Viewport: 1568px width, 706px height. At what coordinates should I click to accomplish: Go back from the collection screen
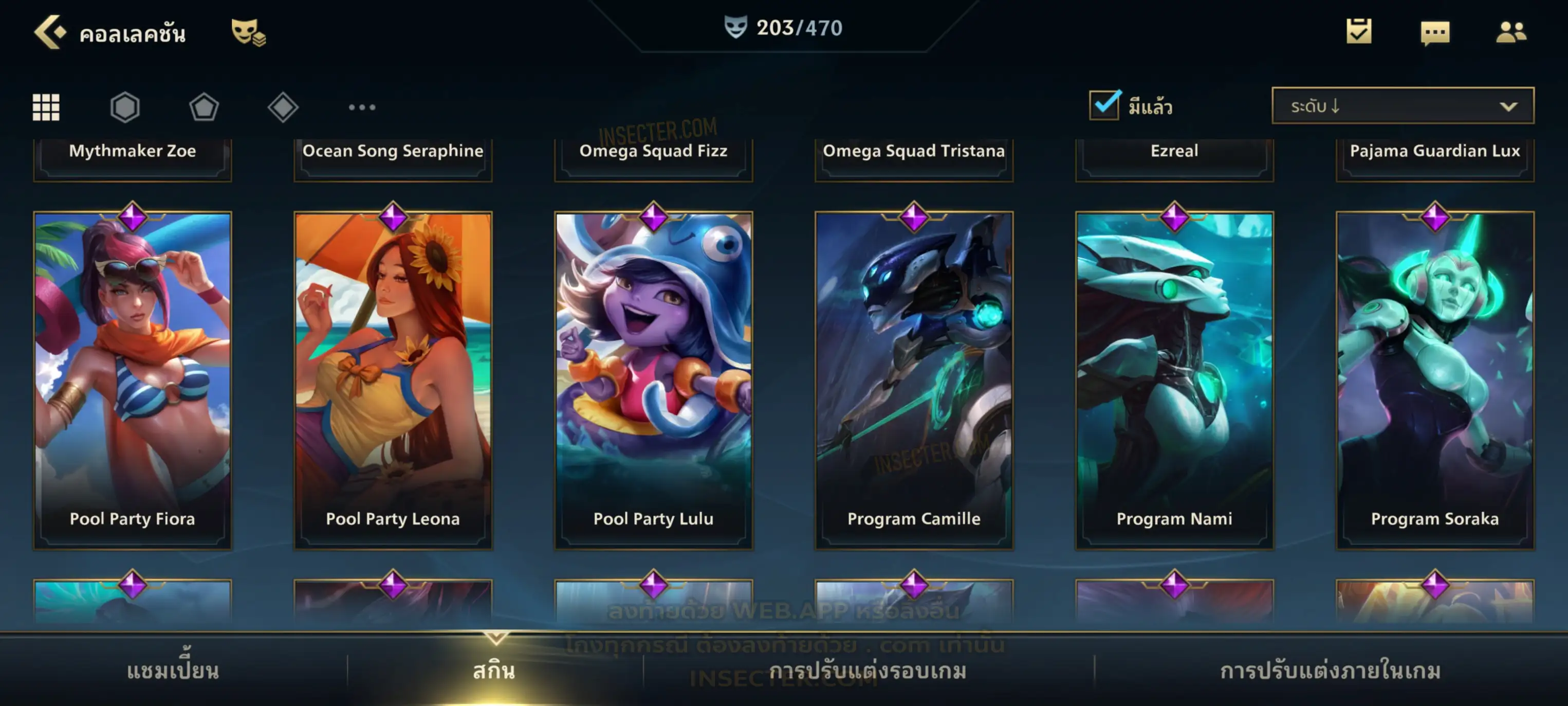[x=49, y=32]
